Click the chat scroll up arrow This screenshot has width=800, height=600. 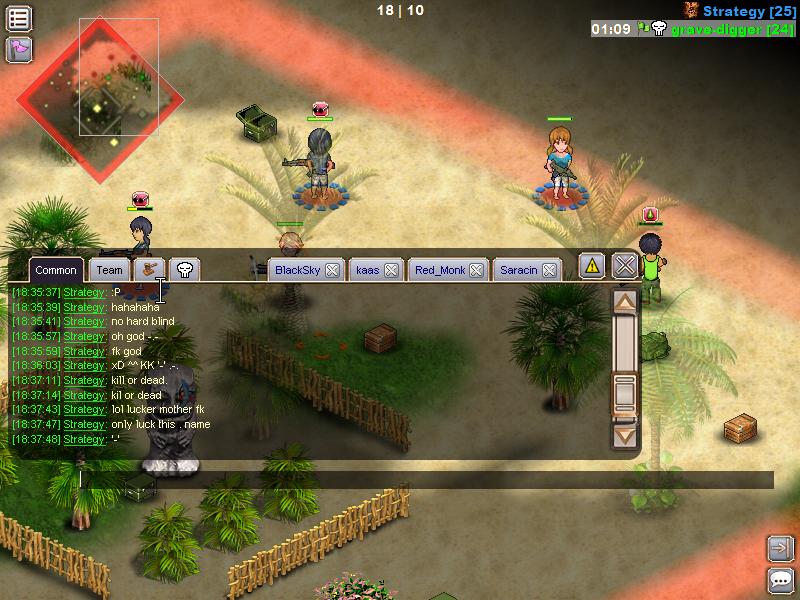[625, 300]
